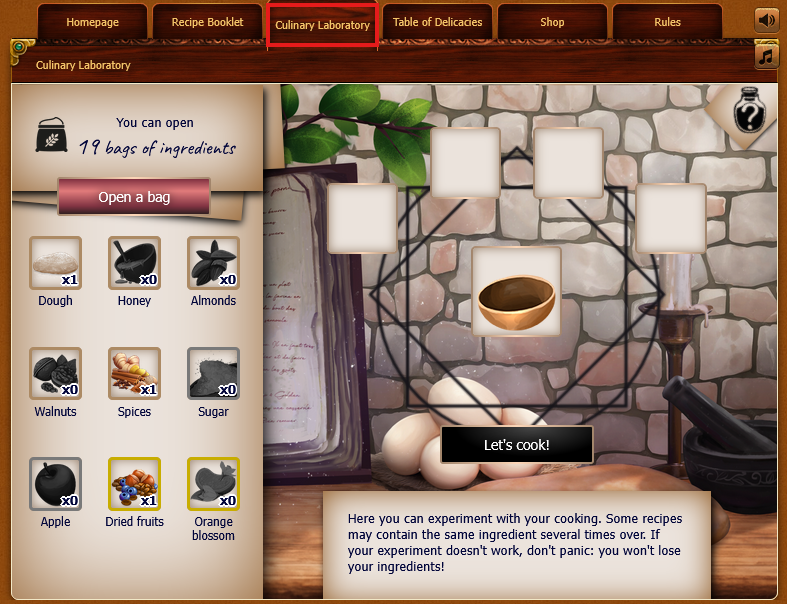The height and width of the screenshot is (604, 787).
Task: Pick the Orange blossom ingredient
Action: point(213,484)
